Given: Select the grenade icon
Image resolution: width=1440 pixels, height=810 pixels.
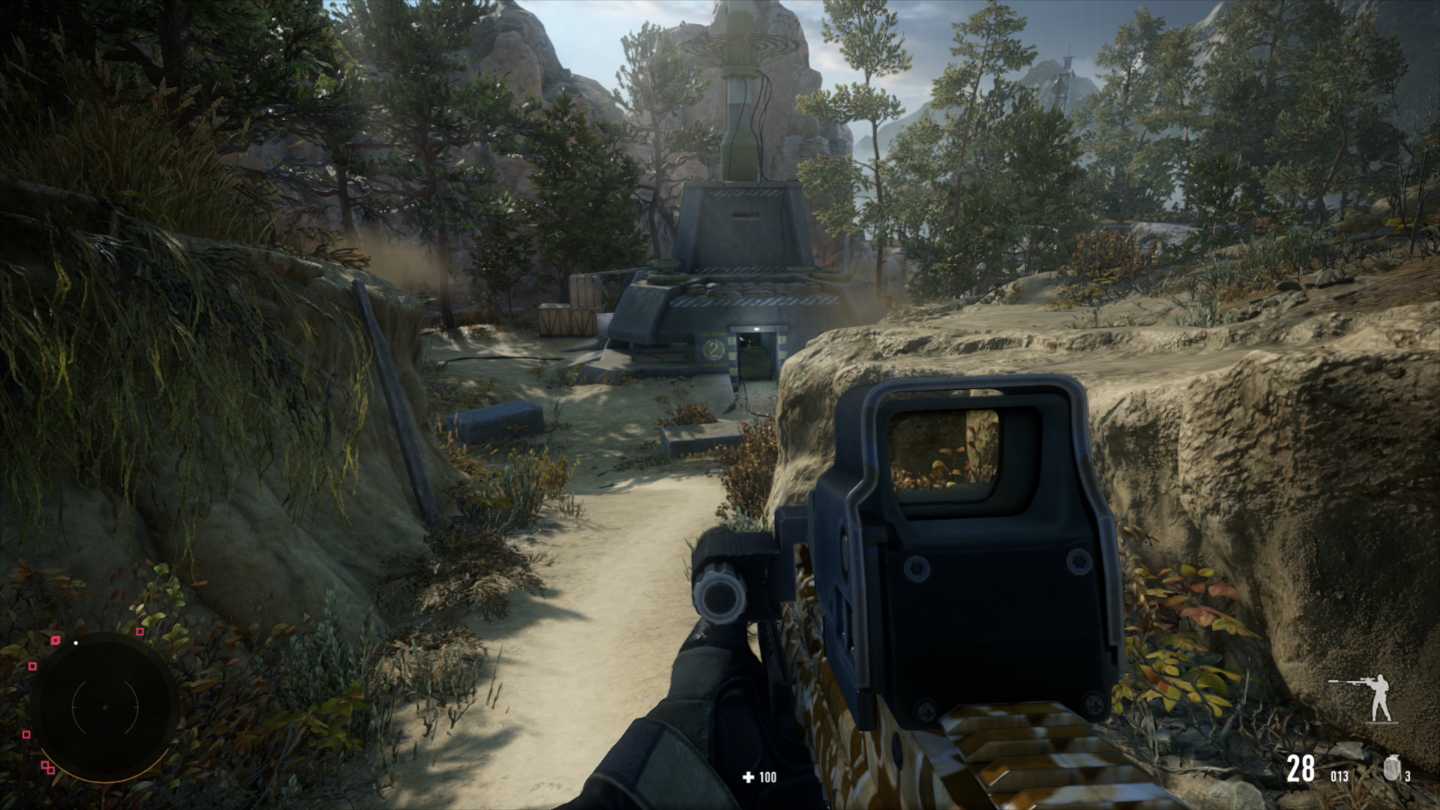Looking at the screenshot, I should click(1391, 767).
